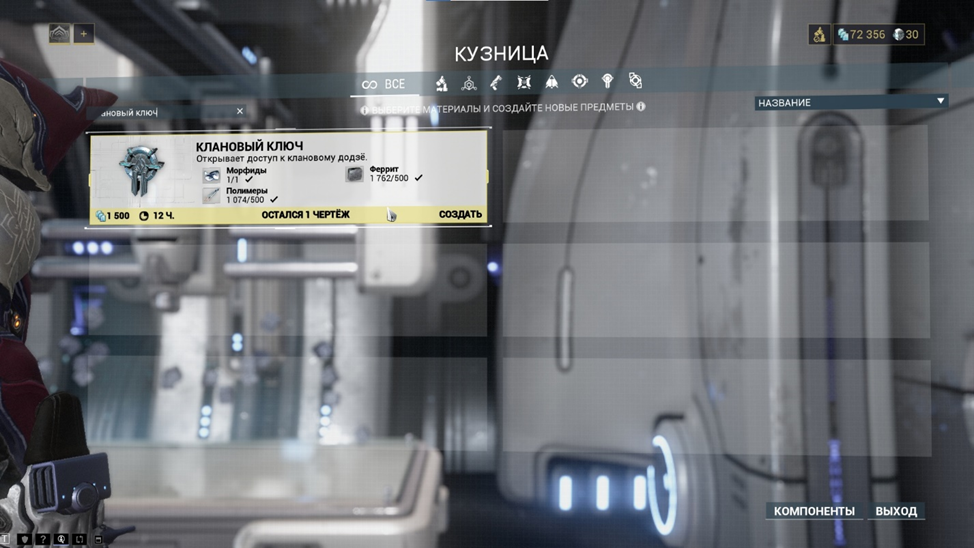The image size is (974, 548).
Task: Click the shield icon in bottom bar
Action: (24, 540)
